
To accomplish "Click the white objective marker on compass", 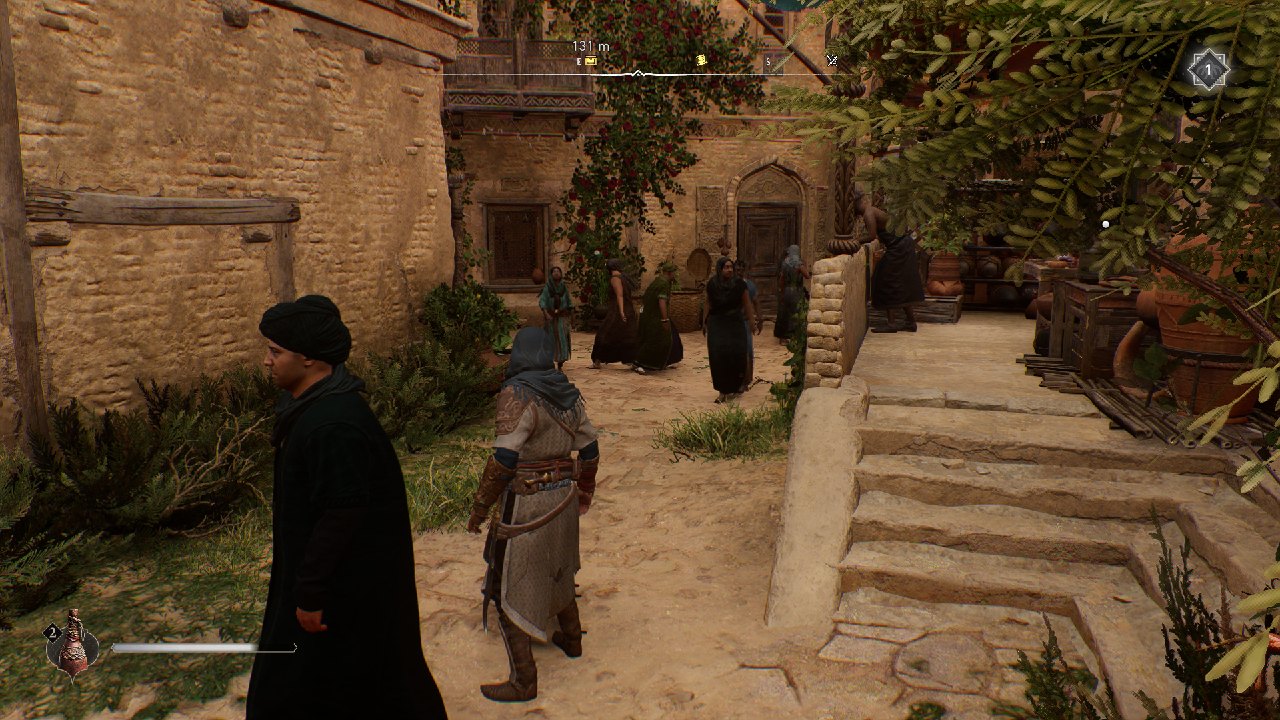I will pyautogui.click(x=637, y=71).
